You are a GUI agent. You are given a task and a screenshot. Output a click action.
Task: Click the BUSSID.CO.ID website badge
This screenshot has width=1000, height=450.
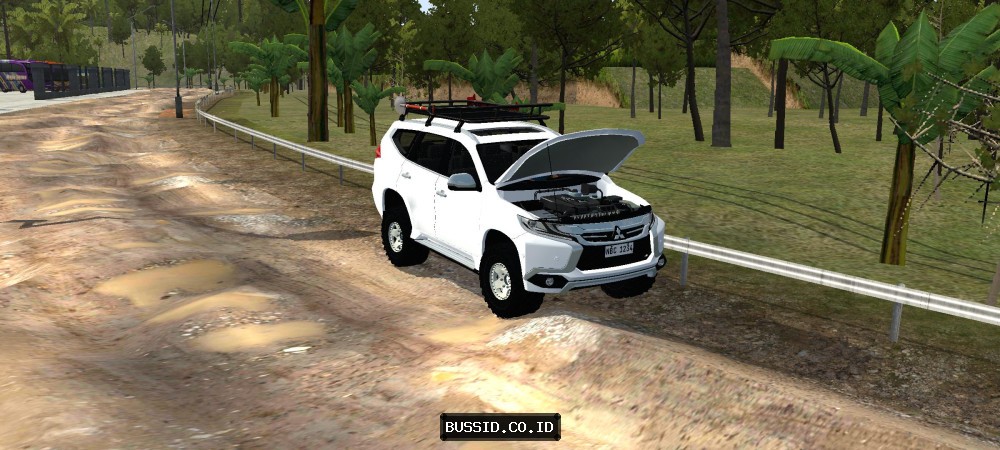500,427
